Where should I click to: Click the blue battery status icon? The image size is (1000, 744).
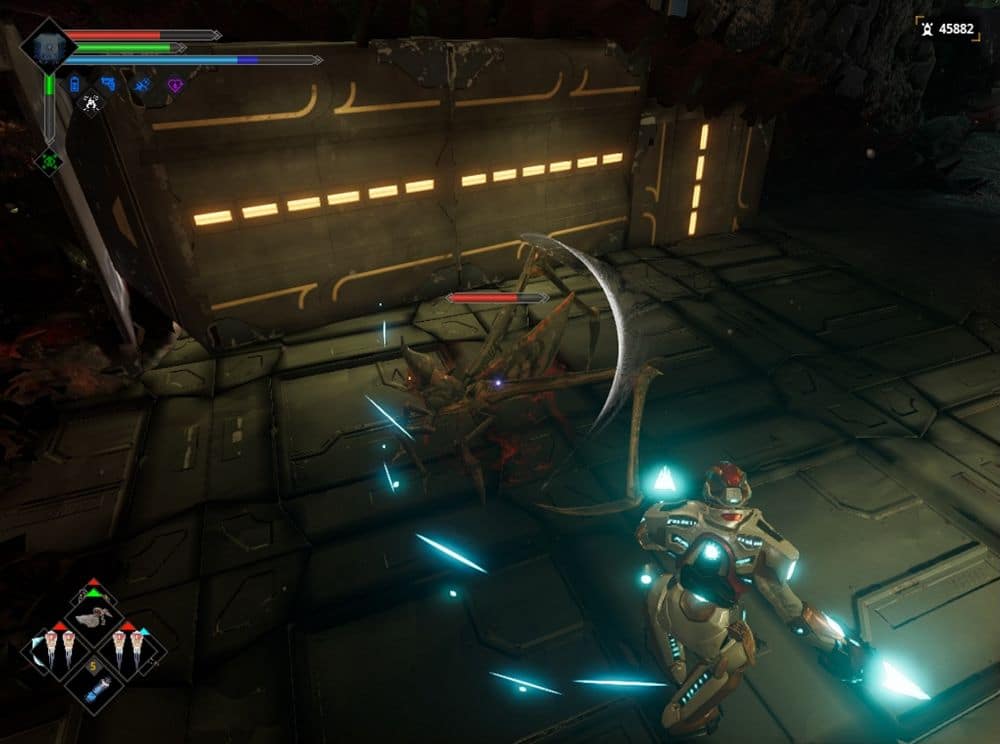pyautogui.click(x=75, y=85)
